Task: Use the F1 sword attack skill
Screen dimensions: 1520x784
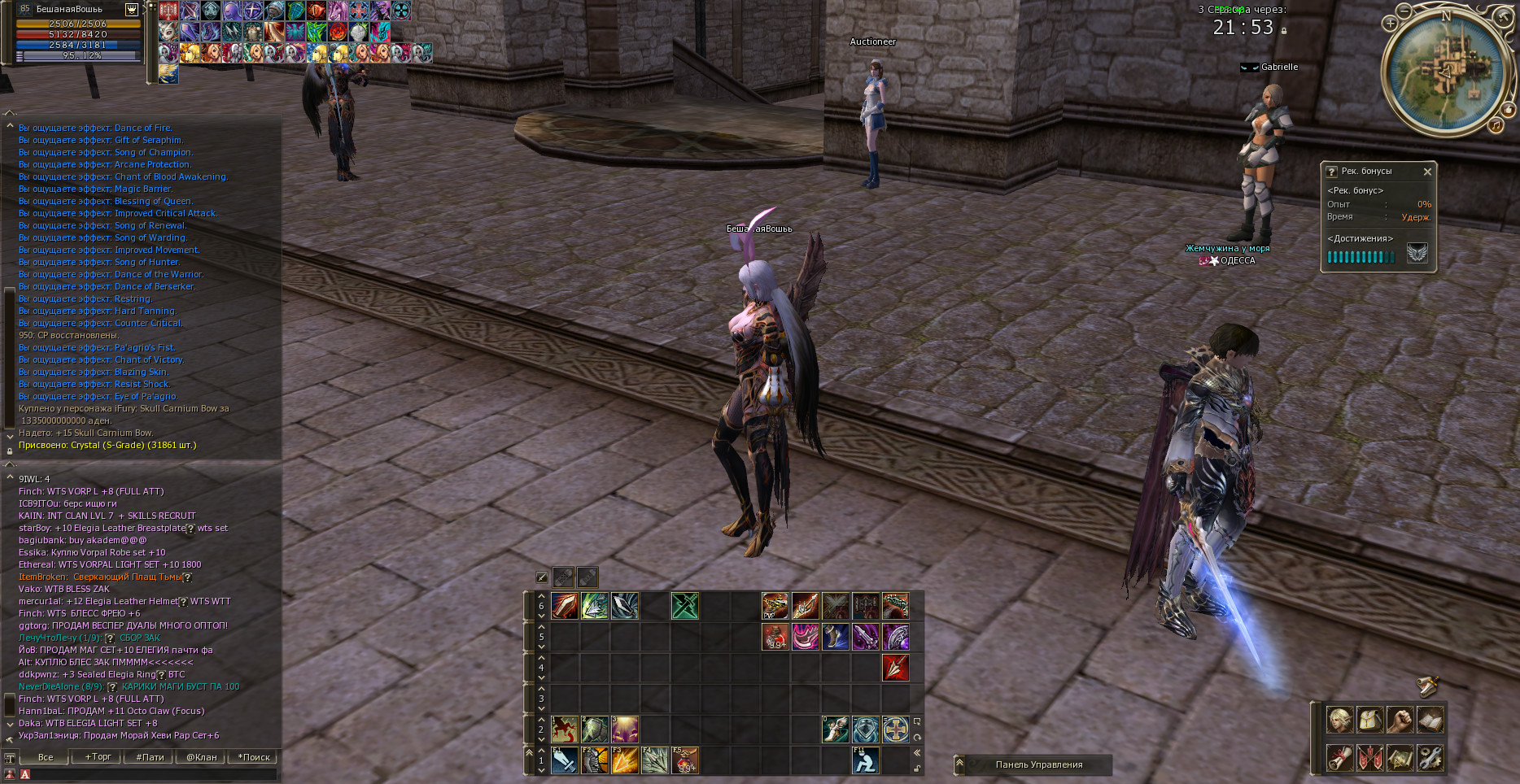Action: [x=565, y=760]
